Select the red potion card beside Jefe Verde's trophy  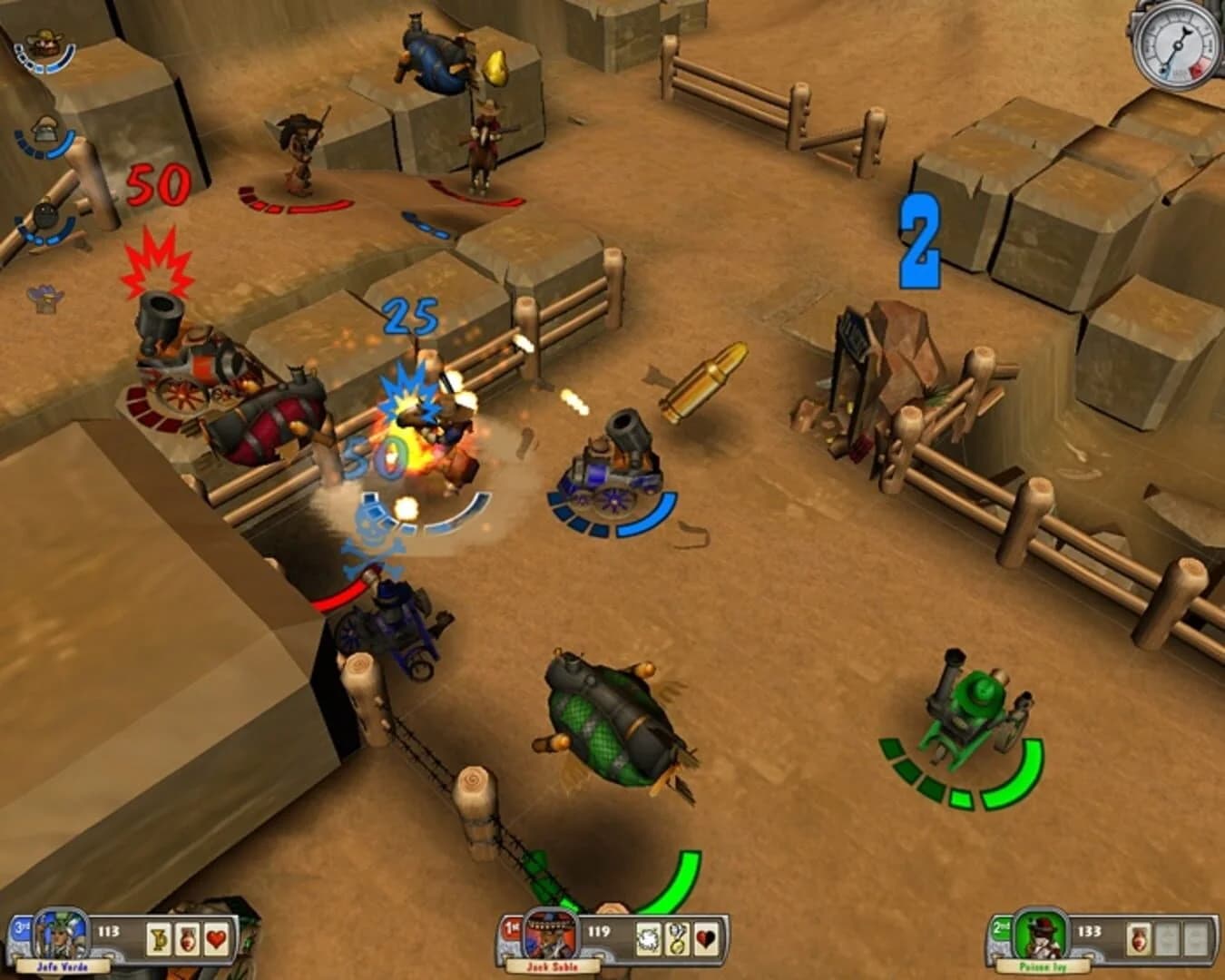coord(187,940)
